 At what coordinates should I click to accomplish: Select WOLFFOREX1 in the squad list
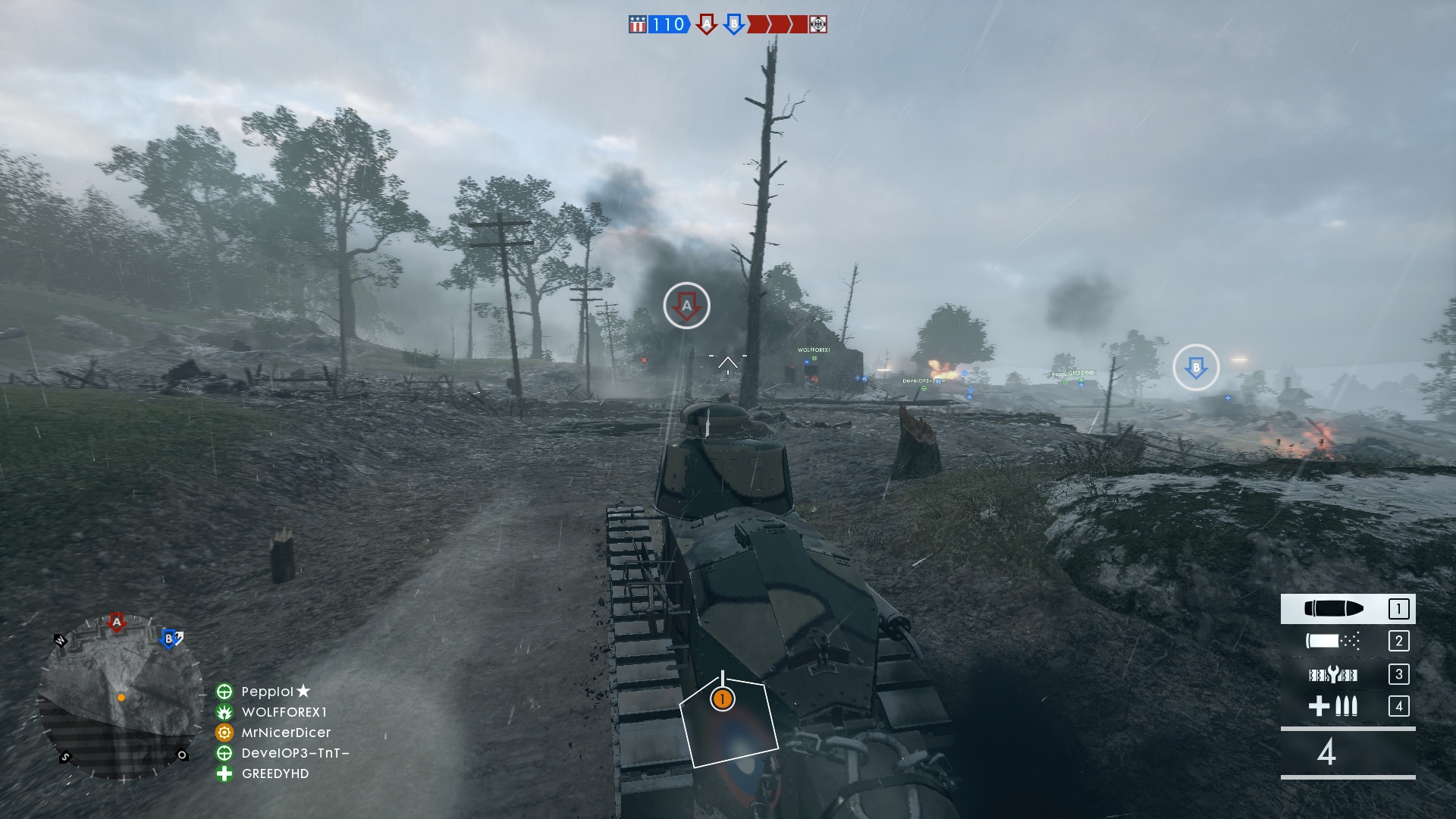[284, 712]
